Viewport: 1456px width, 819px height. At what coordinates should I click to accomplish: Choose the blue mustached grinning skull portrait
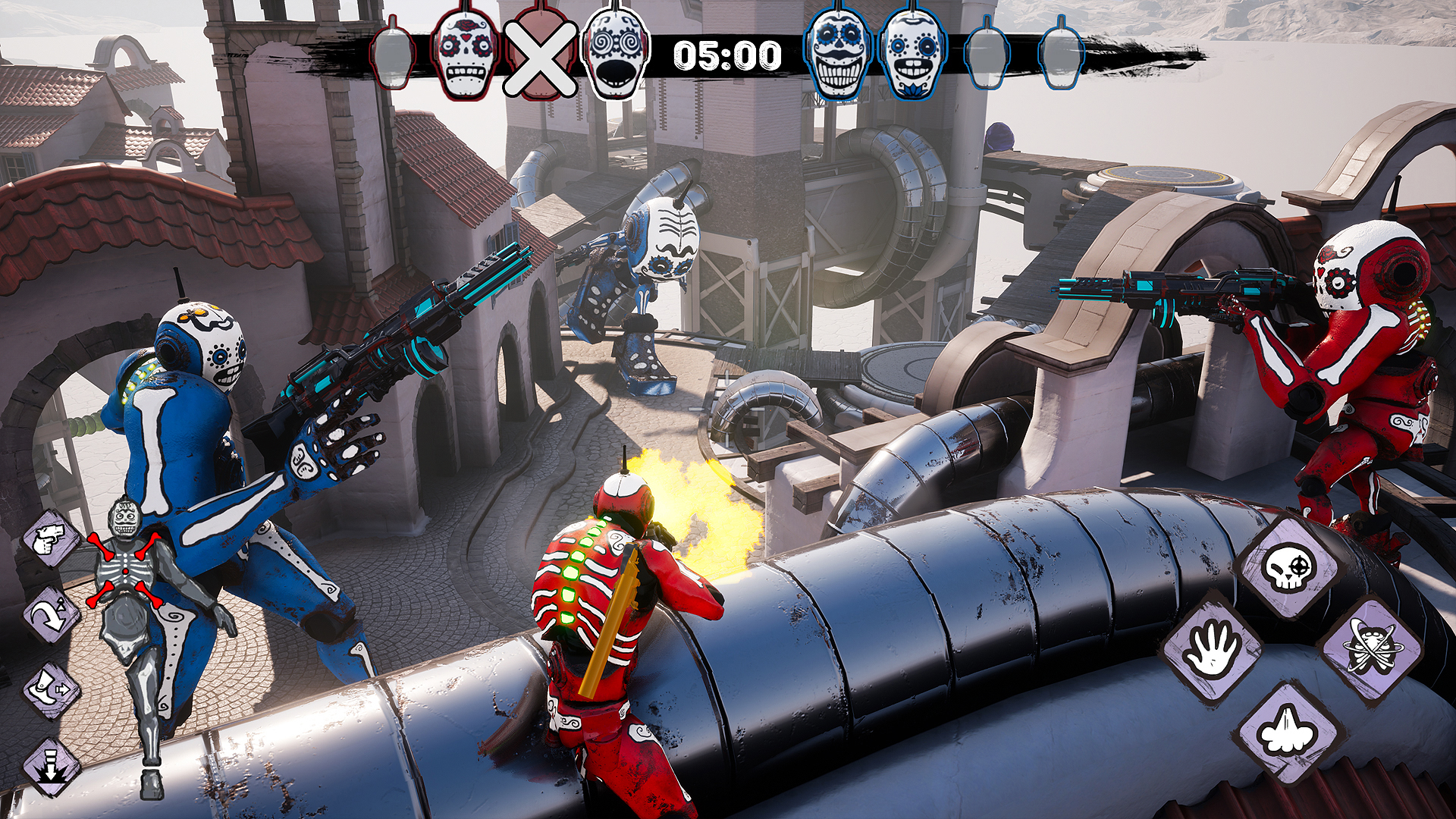838,55
